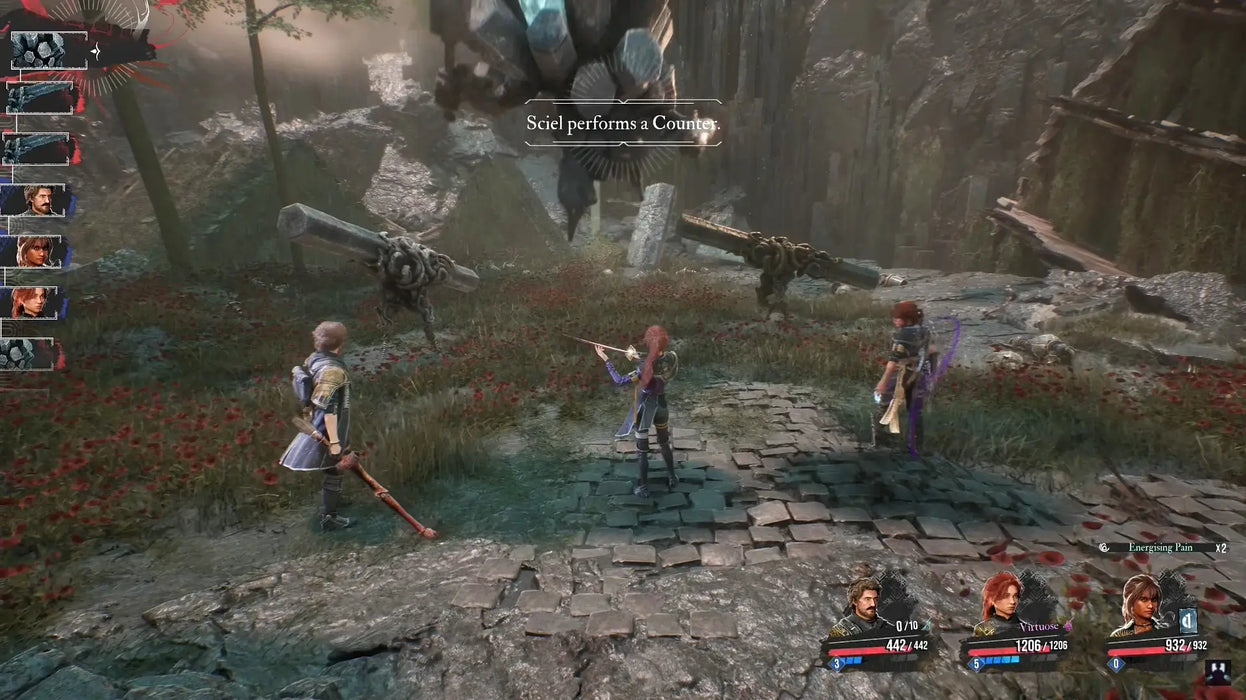The width and height of the screenshot is (1246, 700).
Task: Select the active rock enemy turn portrait
Action: pyautogui.click(x=38, y=49)
